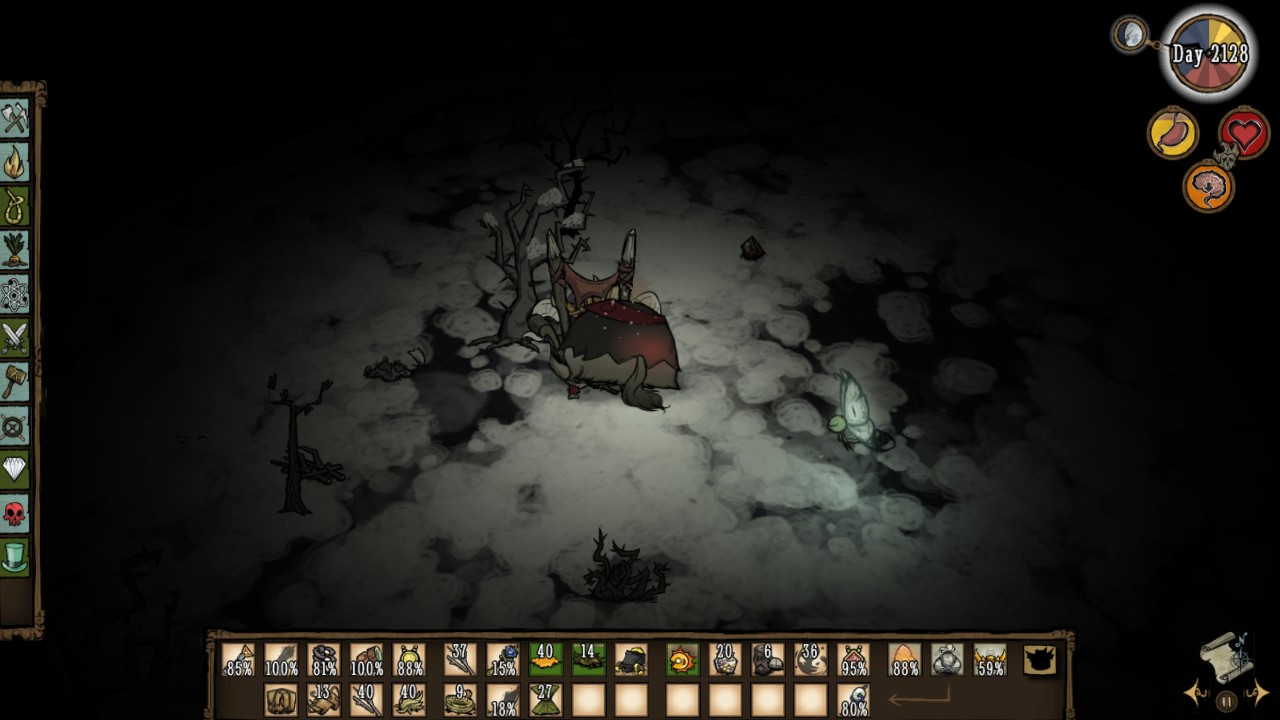1280x720 pixels.
Task: Select the twigs stack of 37
Action: tap(459, 660)
